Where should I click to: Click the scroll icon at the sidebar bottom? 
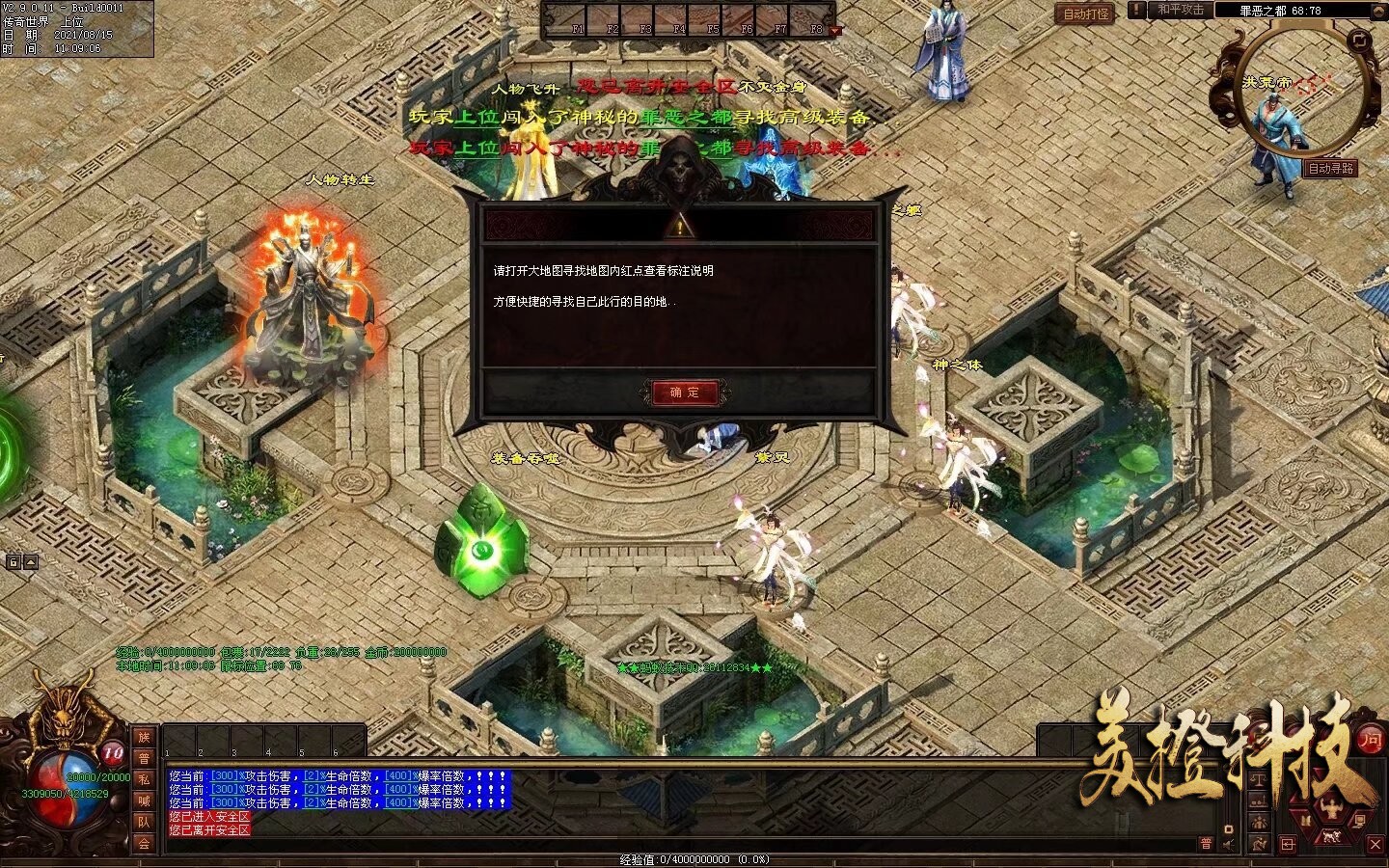pos(1259,844)
